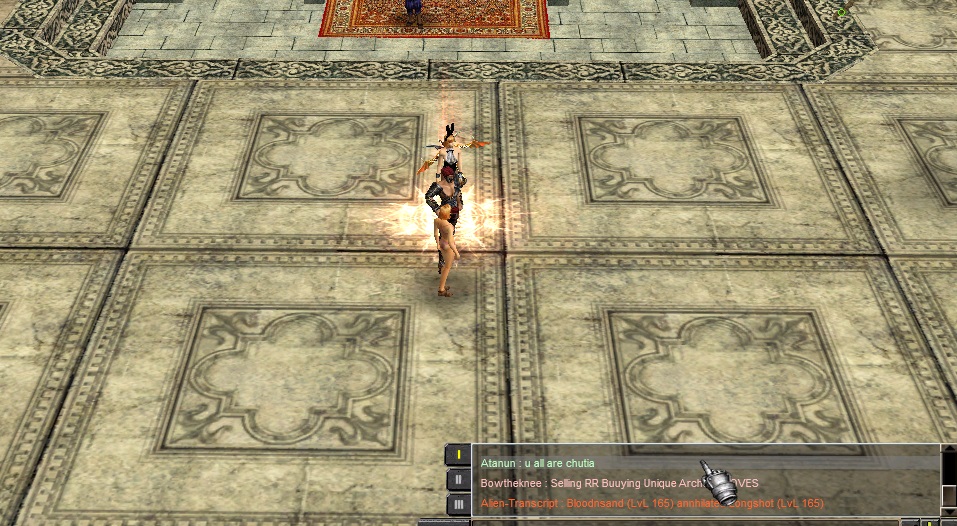Switch to chat tab II
957x526 pixels.
(457, 480)
